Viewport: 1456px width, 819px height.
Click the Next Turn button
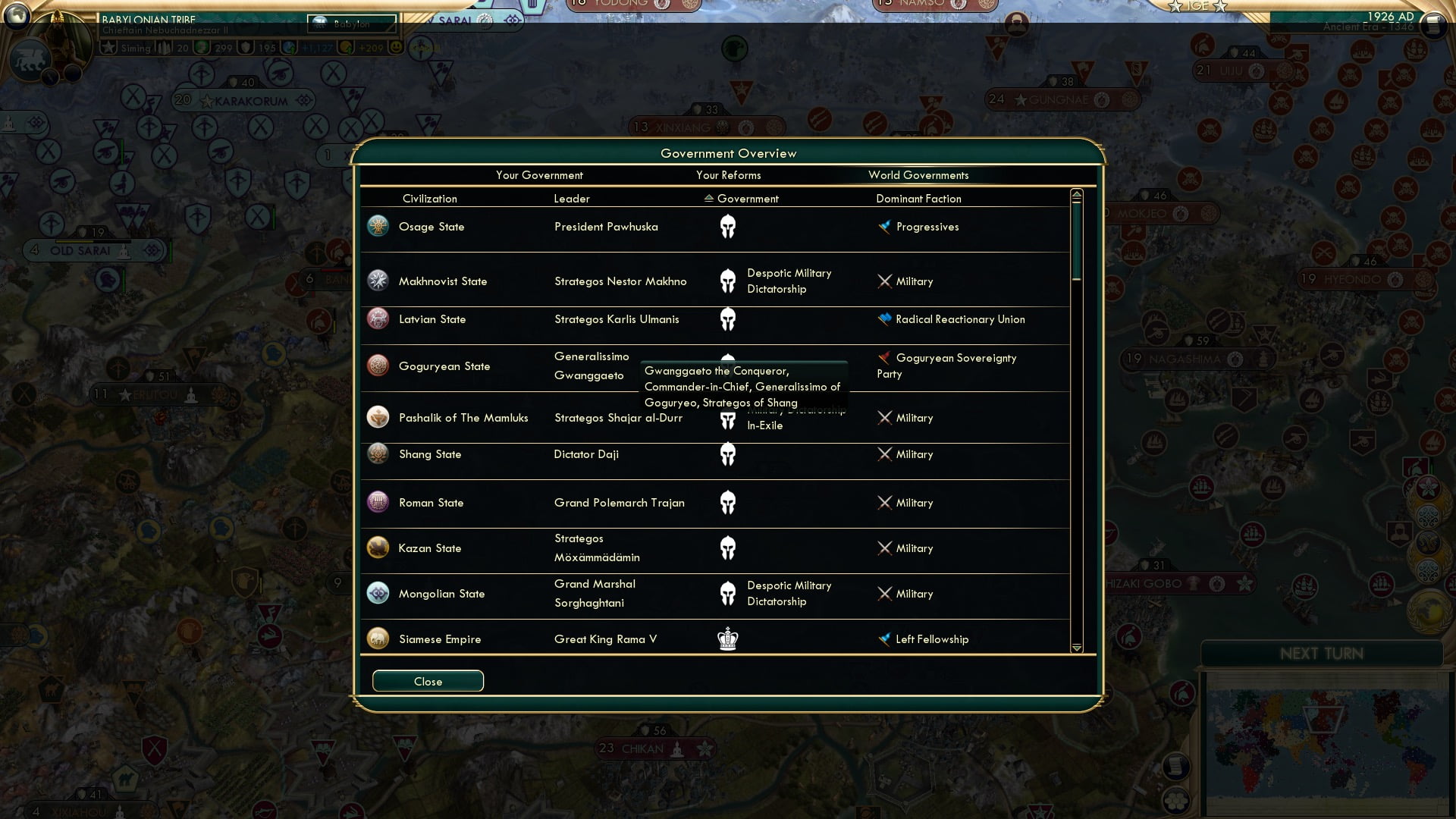coord(1323,654)
